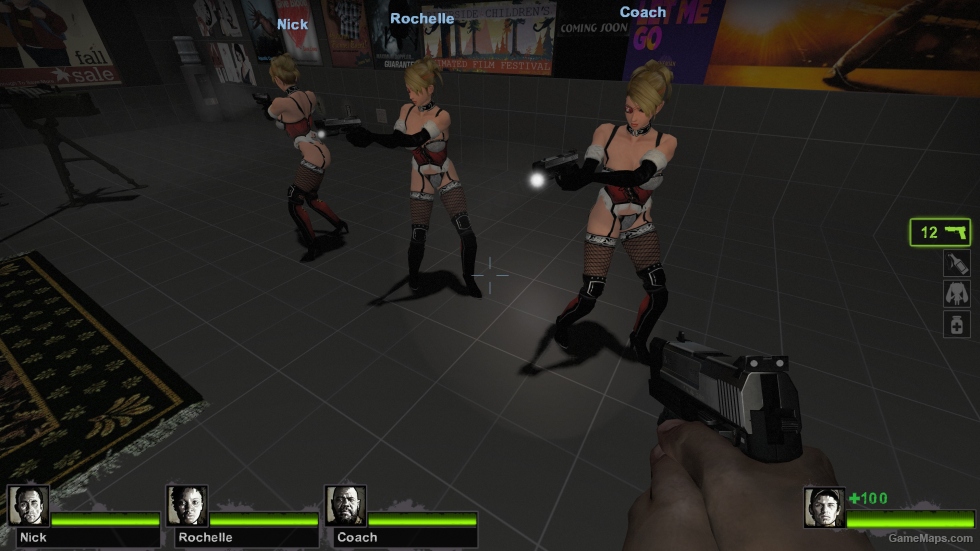Screen dimensions: 980x551
Task: Pick the pain pills bottle slot
Action: click(x=957, y=324)
